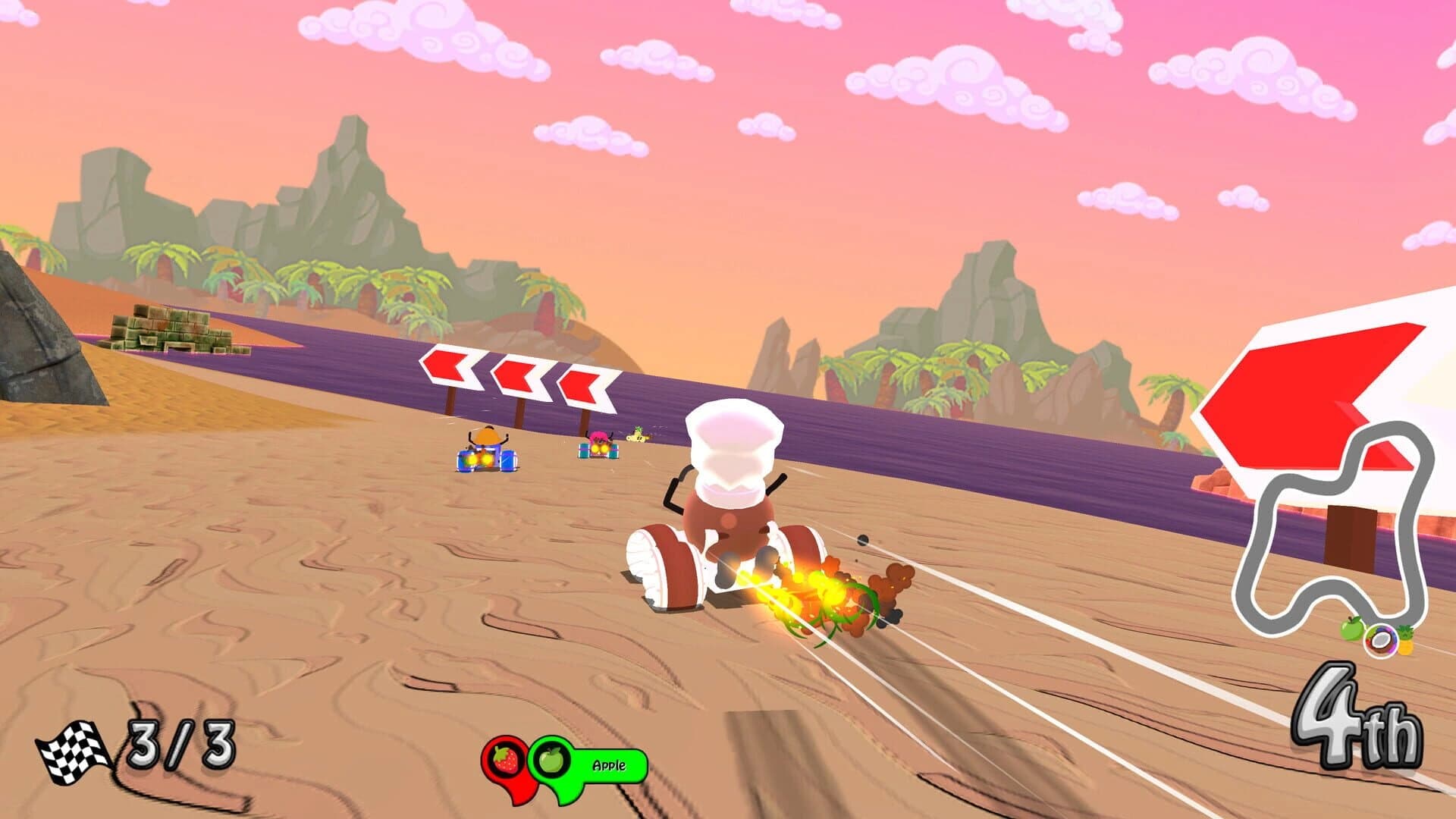The width and height of the screenshot is (1456, 819).
Task: Enable the highlighted coconut player ring on minimap
Action: [x=1381, y=641]
